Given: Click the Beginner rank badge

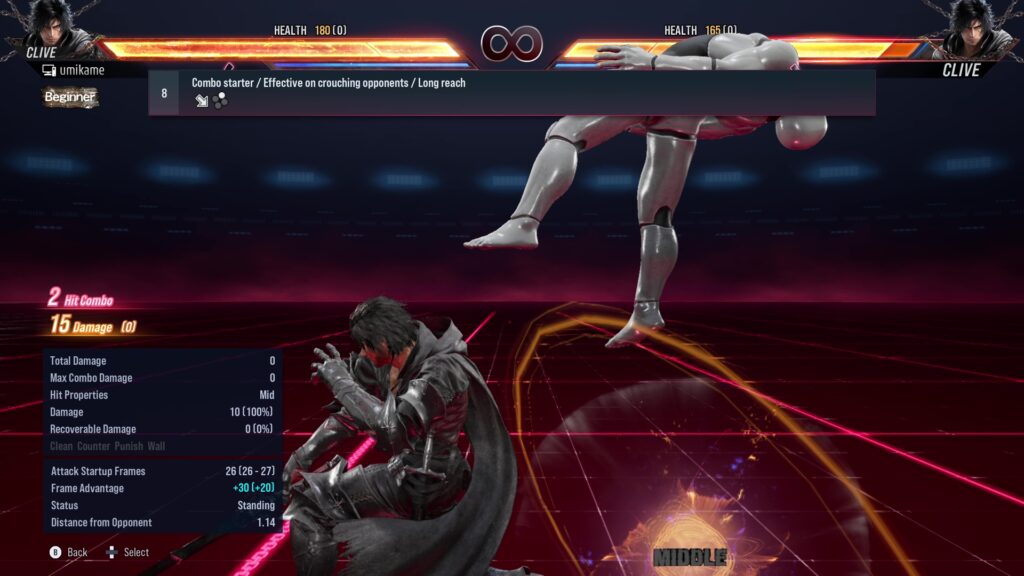Looking at the screenshot, I should [70, 97].
